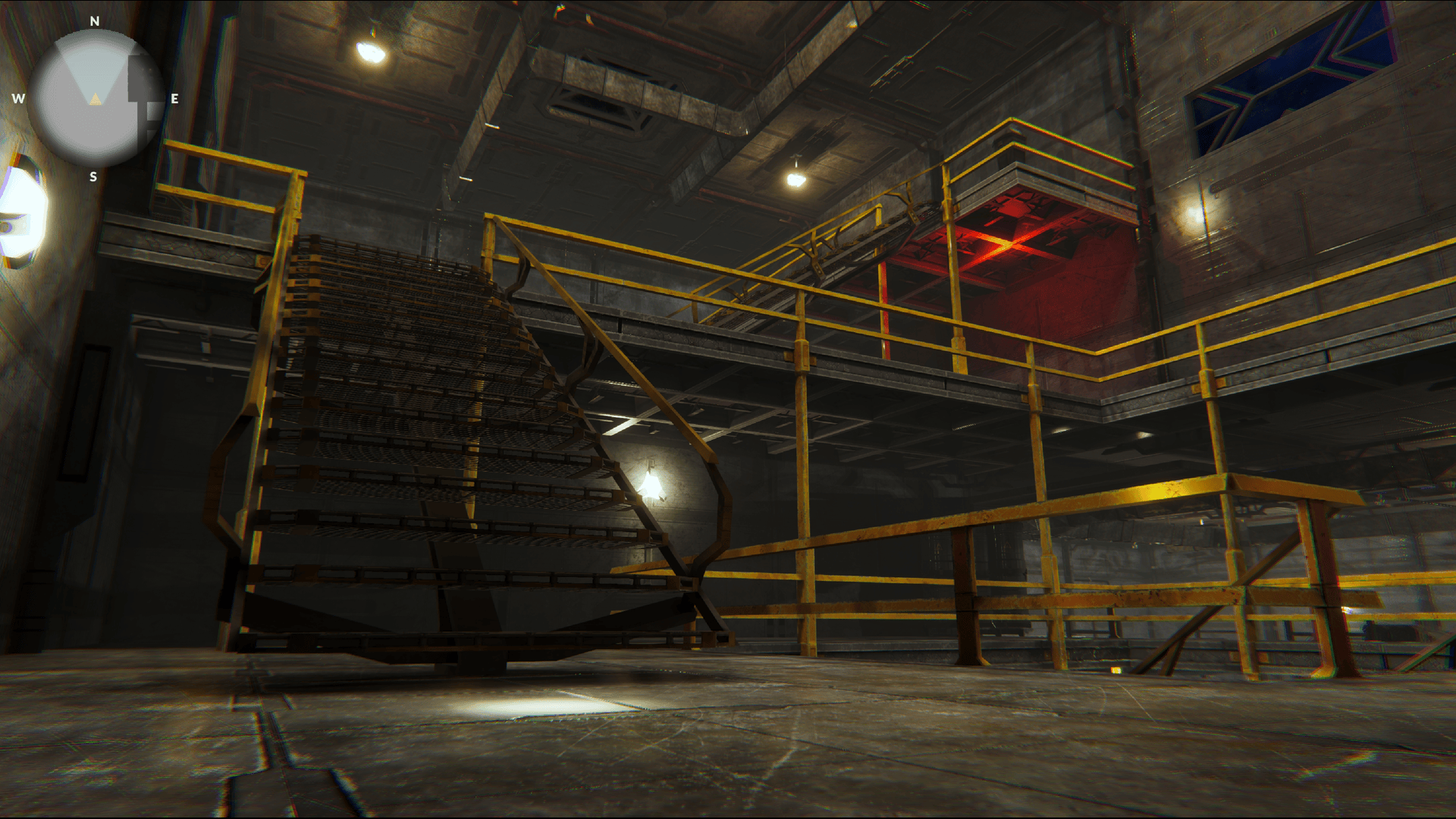
Task: Click the W marker on the compass
Action: [17, 97]
